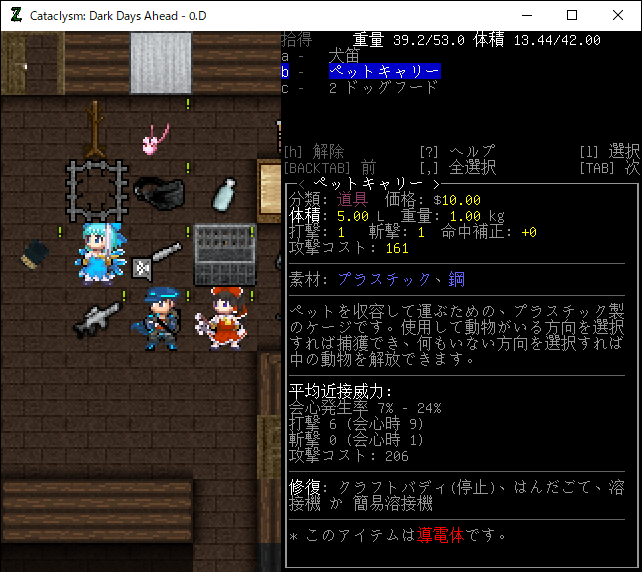The height and width of the screenshot is (572, 642).
Task: Maximize the game window
Action: pyautogui.click(x=572, y=15)
